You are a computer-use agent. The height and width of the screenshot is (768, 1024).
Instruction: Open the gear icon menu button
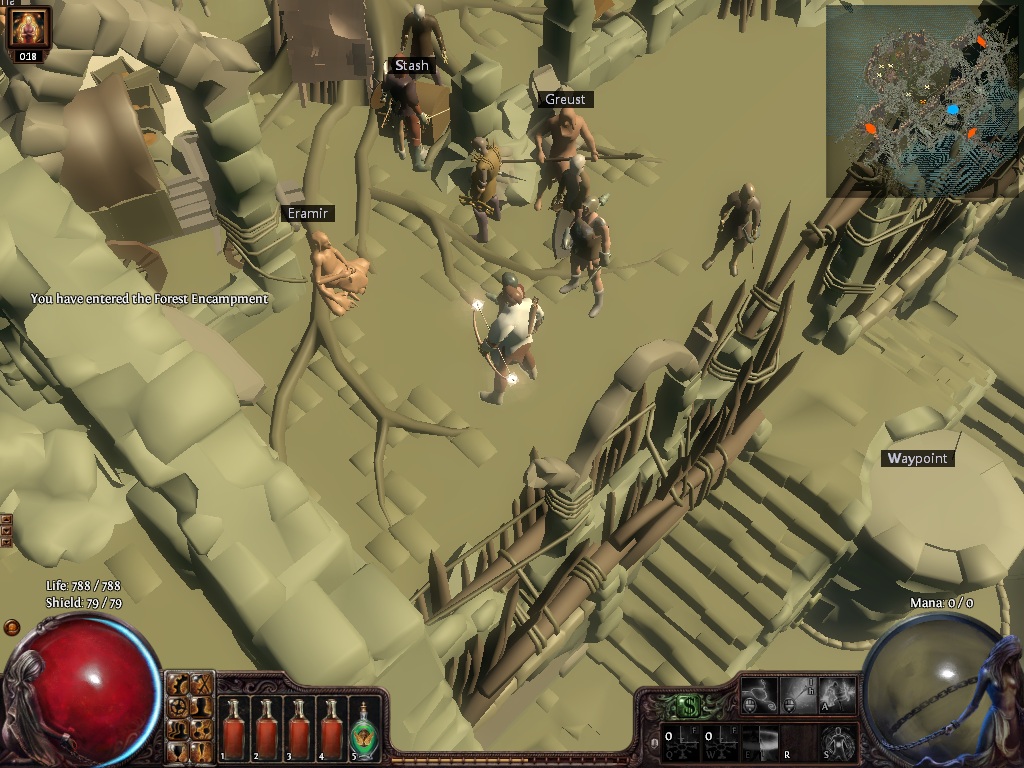pyautogui.click(x=179, y=685)
